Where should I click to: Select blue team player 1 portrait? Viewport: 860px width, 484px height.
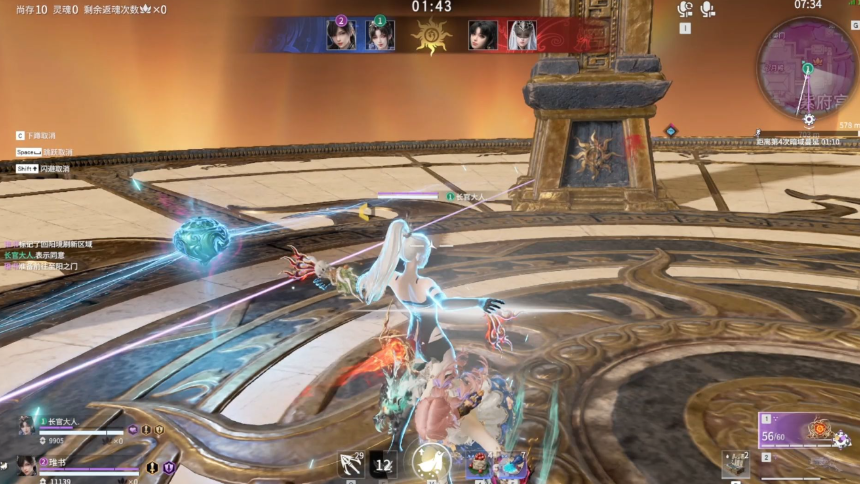point(380,35)
